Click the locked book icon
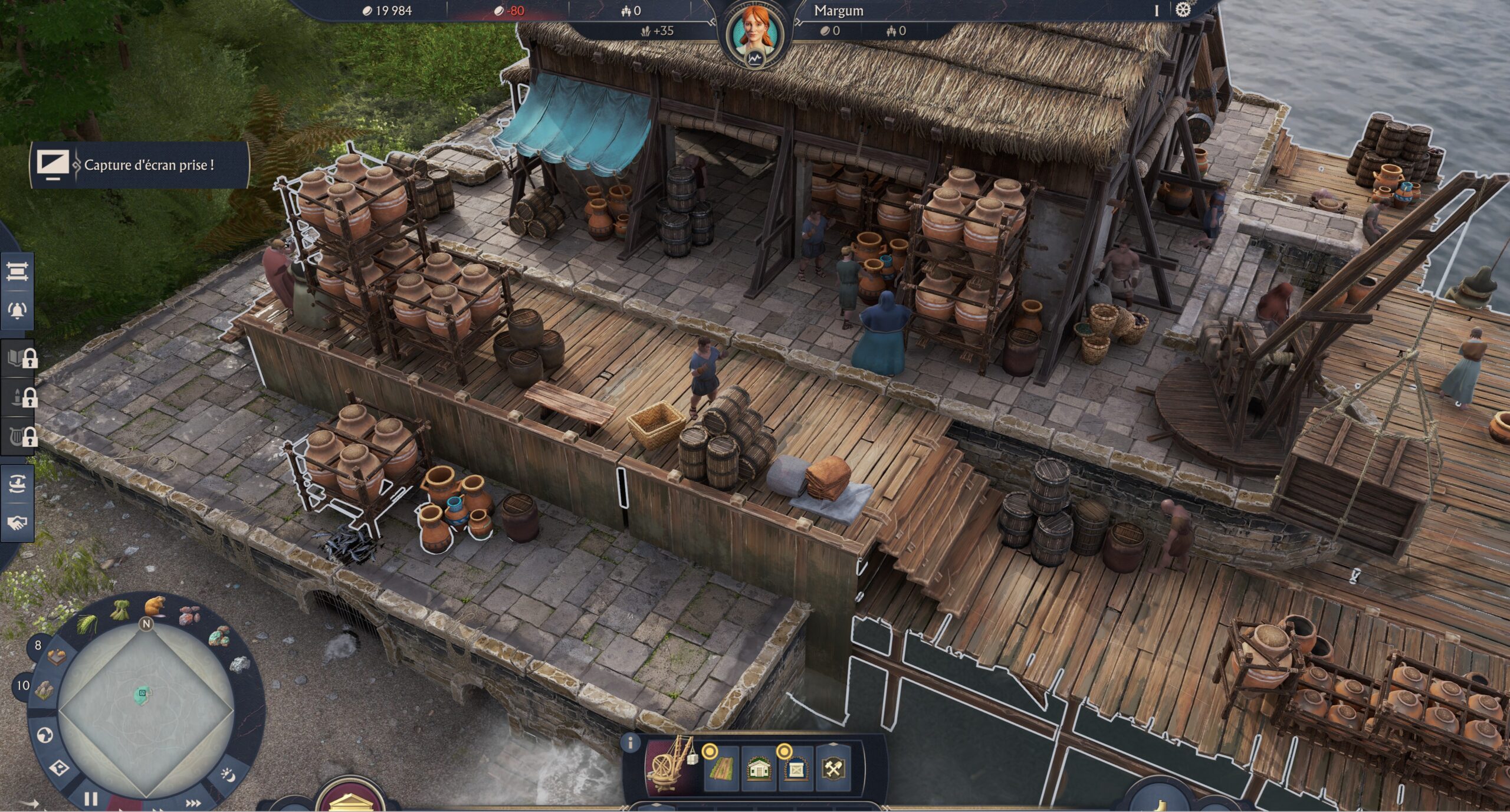The height and width of the screenshot is (812, 1510). click(x=19, y=357)
